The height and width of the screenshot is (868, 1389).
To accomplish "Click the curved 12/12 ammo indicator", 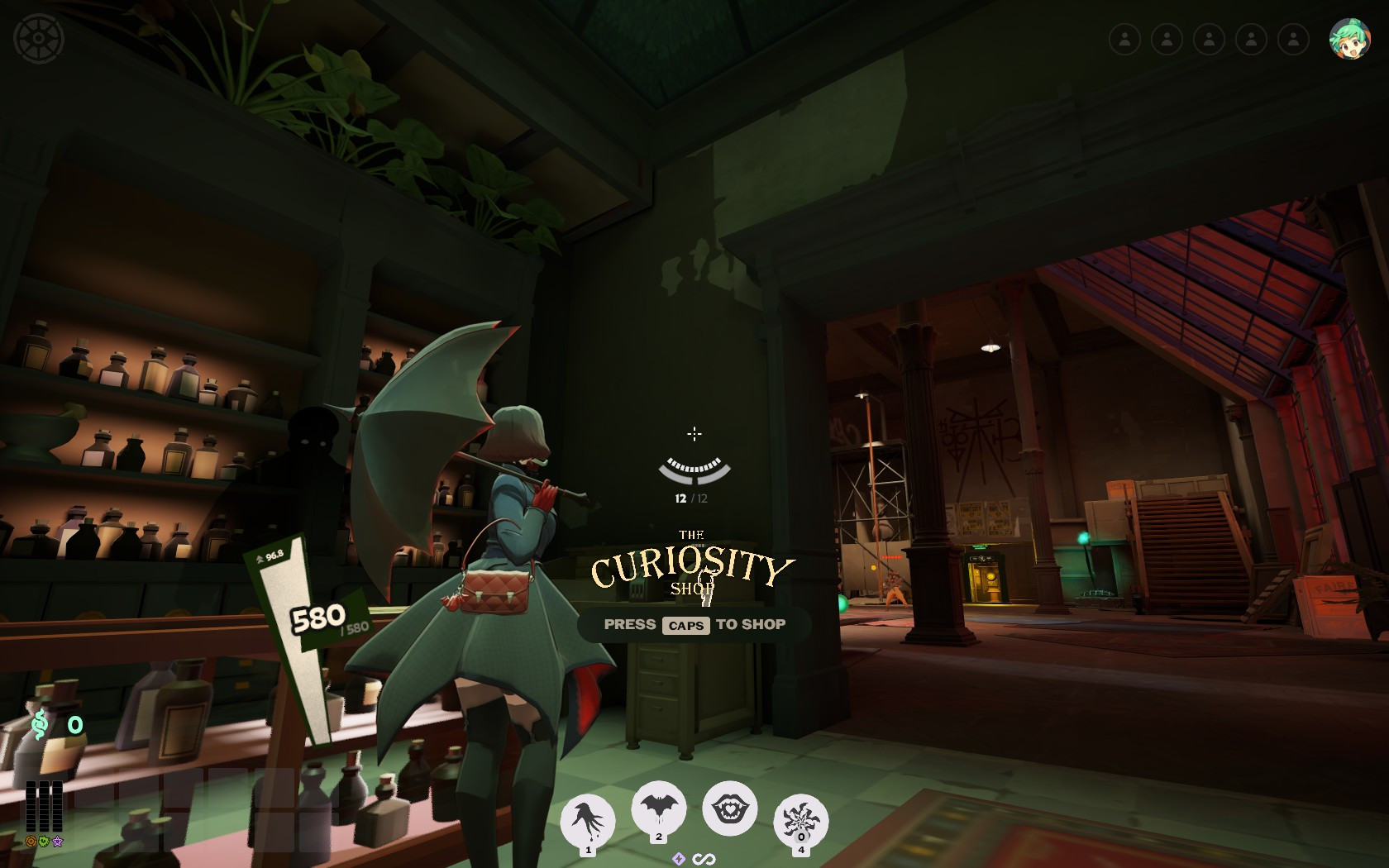I will pos(694,471).
